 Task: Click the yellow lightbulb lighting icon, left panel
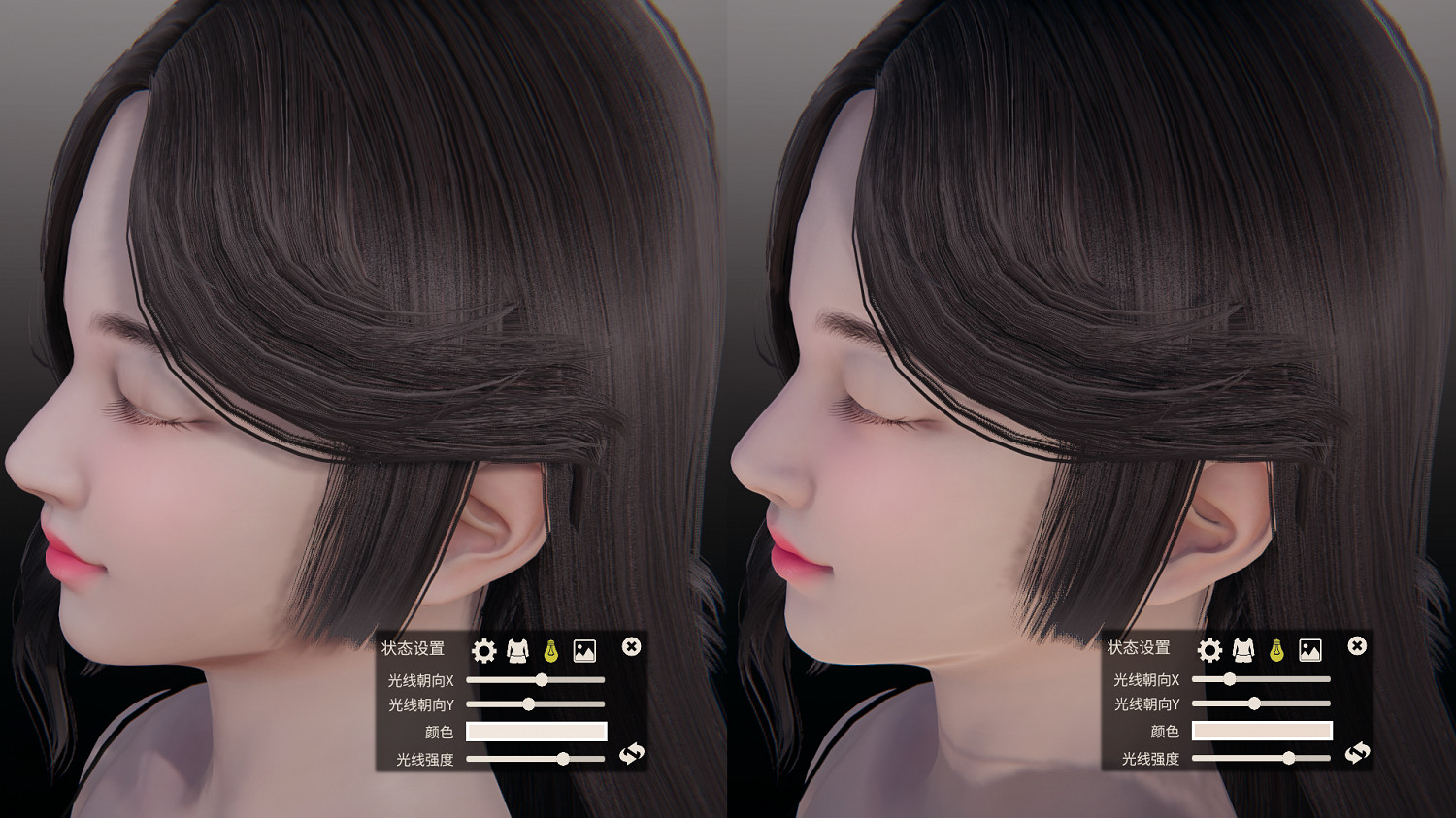coord(550,652)
